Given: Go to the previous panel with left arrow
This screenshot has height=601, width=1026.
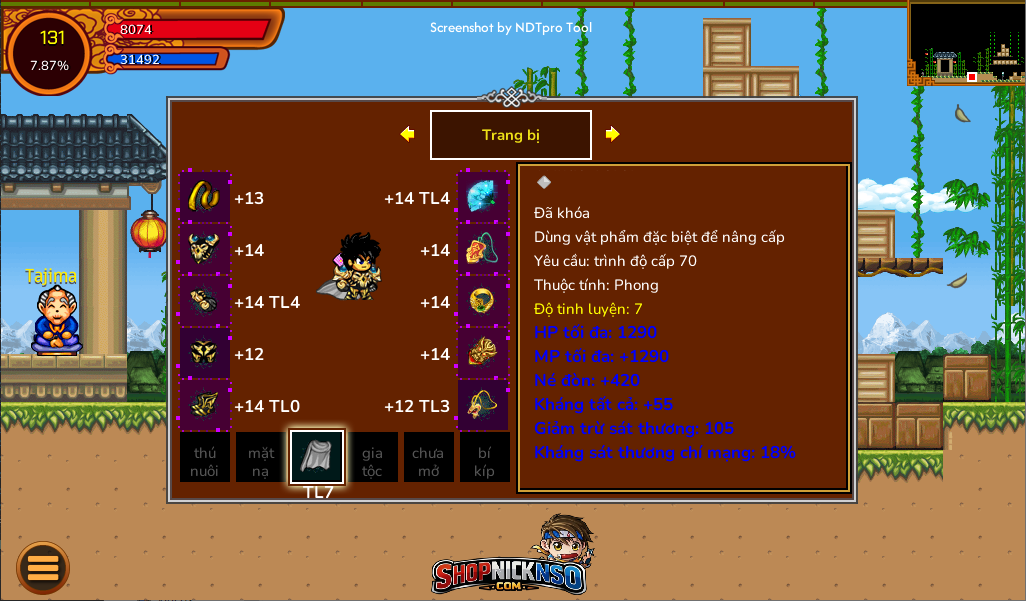Looking at the screenshot, I should 407,134.
